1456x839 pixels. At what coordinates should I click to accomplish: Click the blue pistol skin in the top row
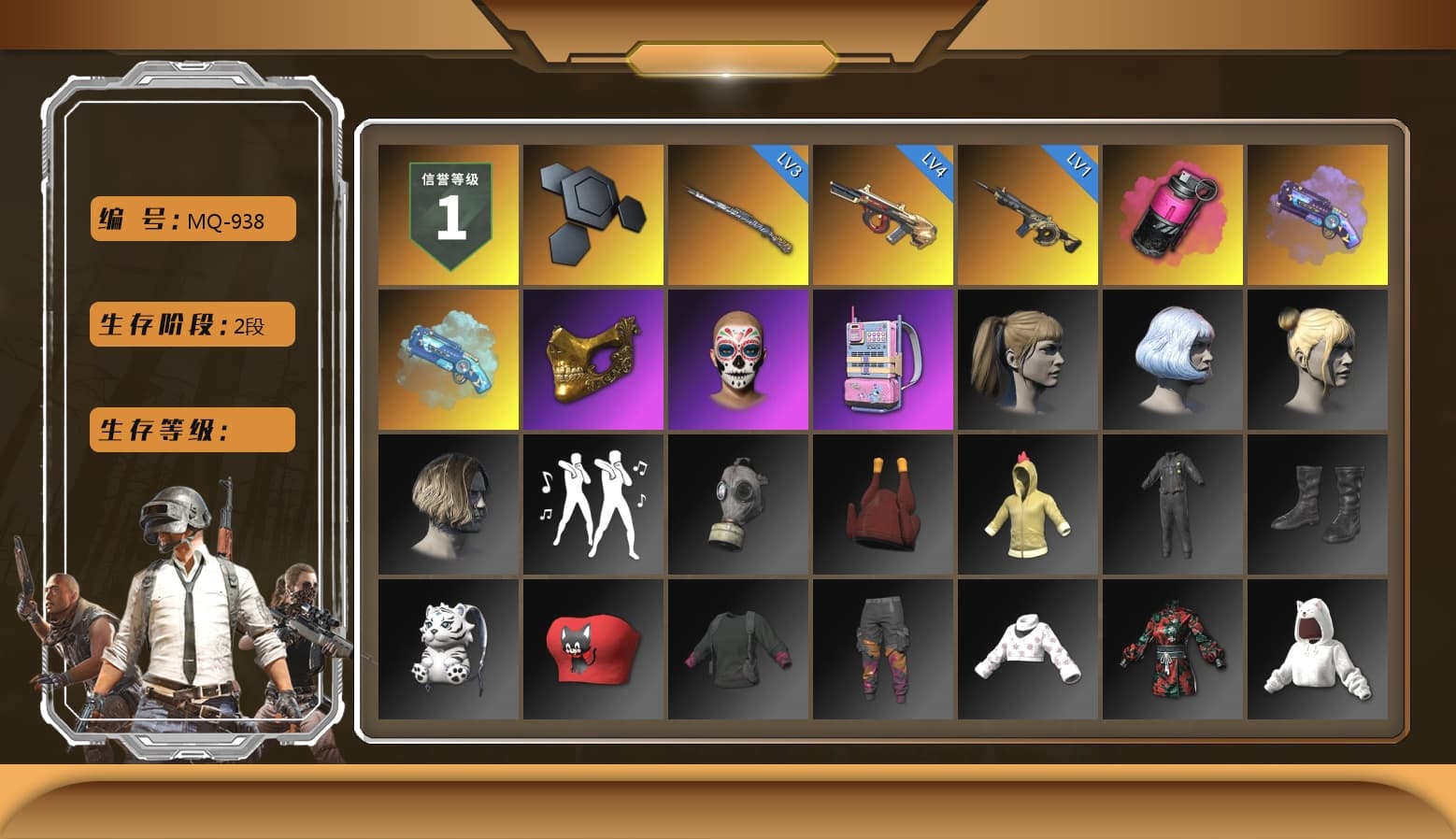tap(1318, 215)
